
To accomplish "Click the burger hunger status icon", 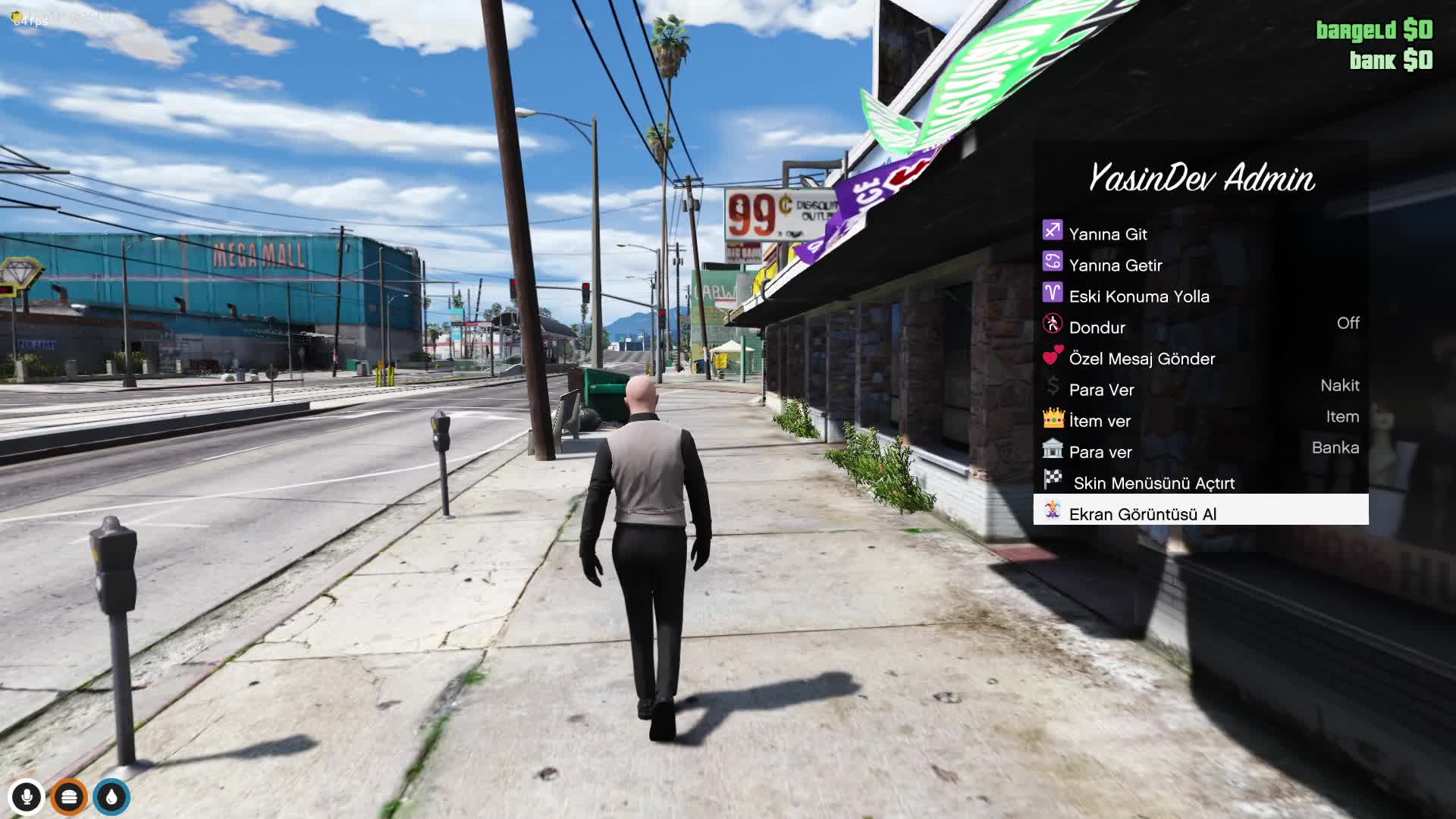I will click(69, 797).
